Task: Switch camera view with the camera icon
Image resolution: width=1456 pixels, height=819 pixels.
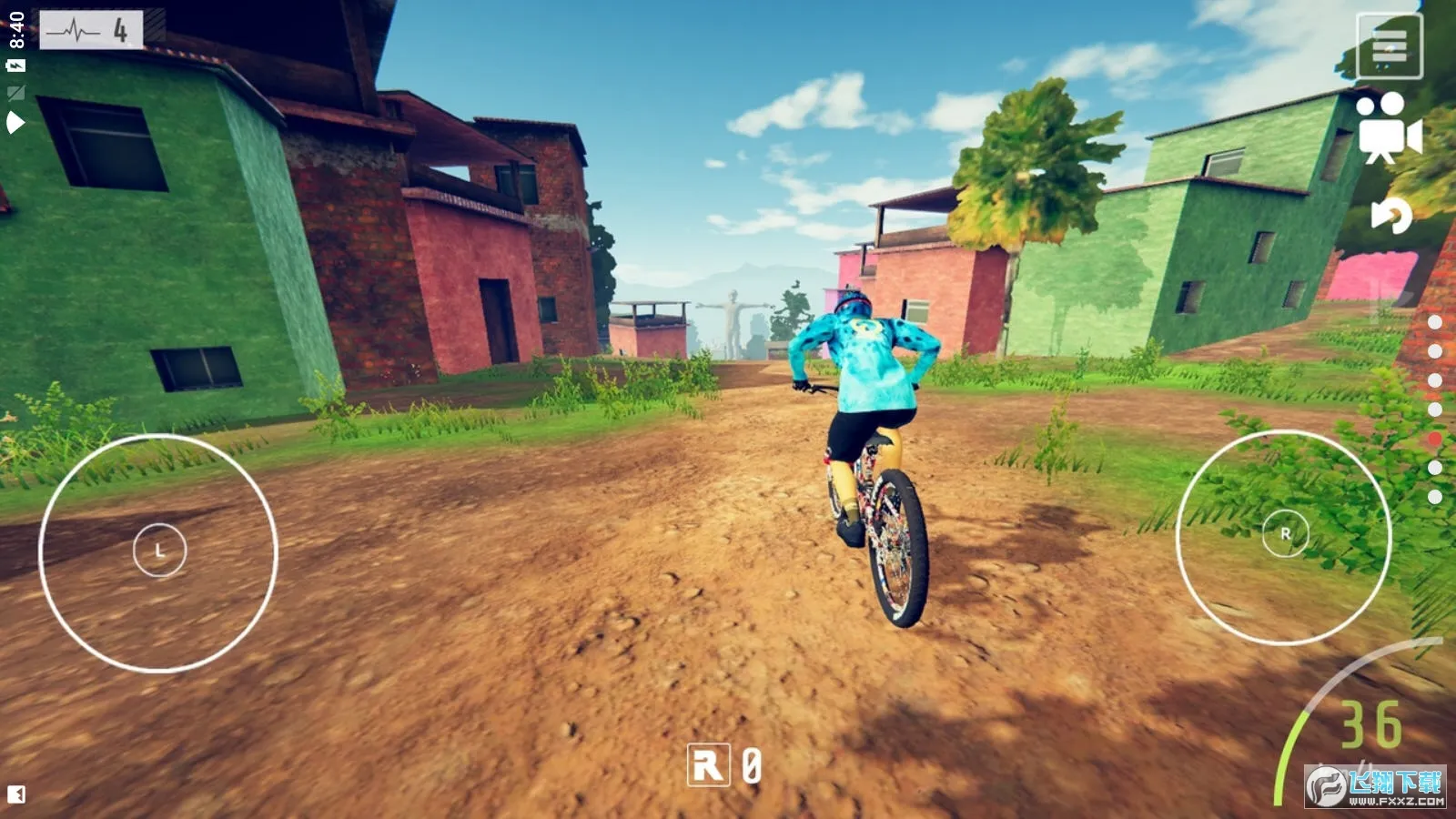Action: pyautogui.click(x=1387, y=128)
